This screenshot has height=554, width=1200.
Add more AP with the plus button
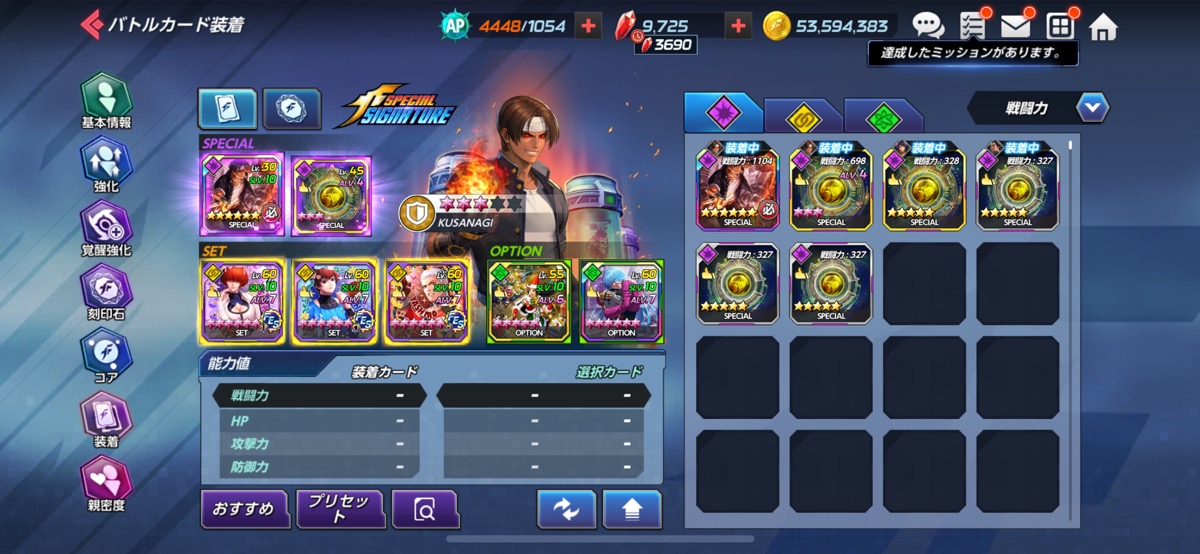(x=588, y=26)
